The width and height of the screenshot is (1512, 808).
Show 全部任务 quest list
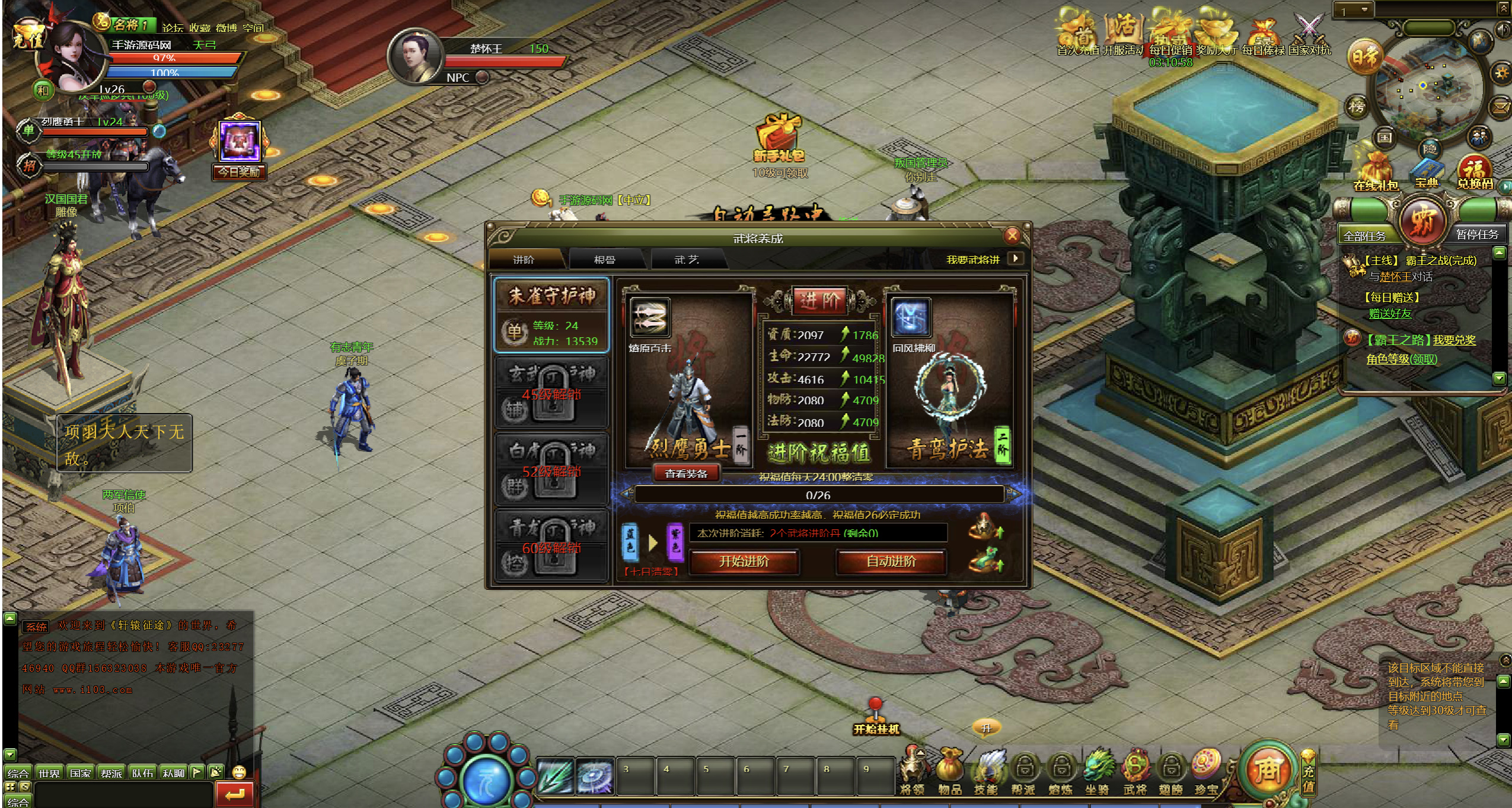[1364, 235]
